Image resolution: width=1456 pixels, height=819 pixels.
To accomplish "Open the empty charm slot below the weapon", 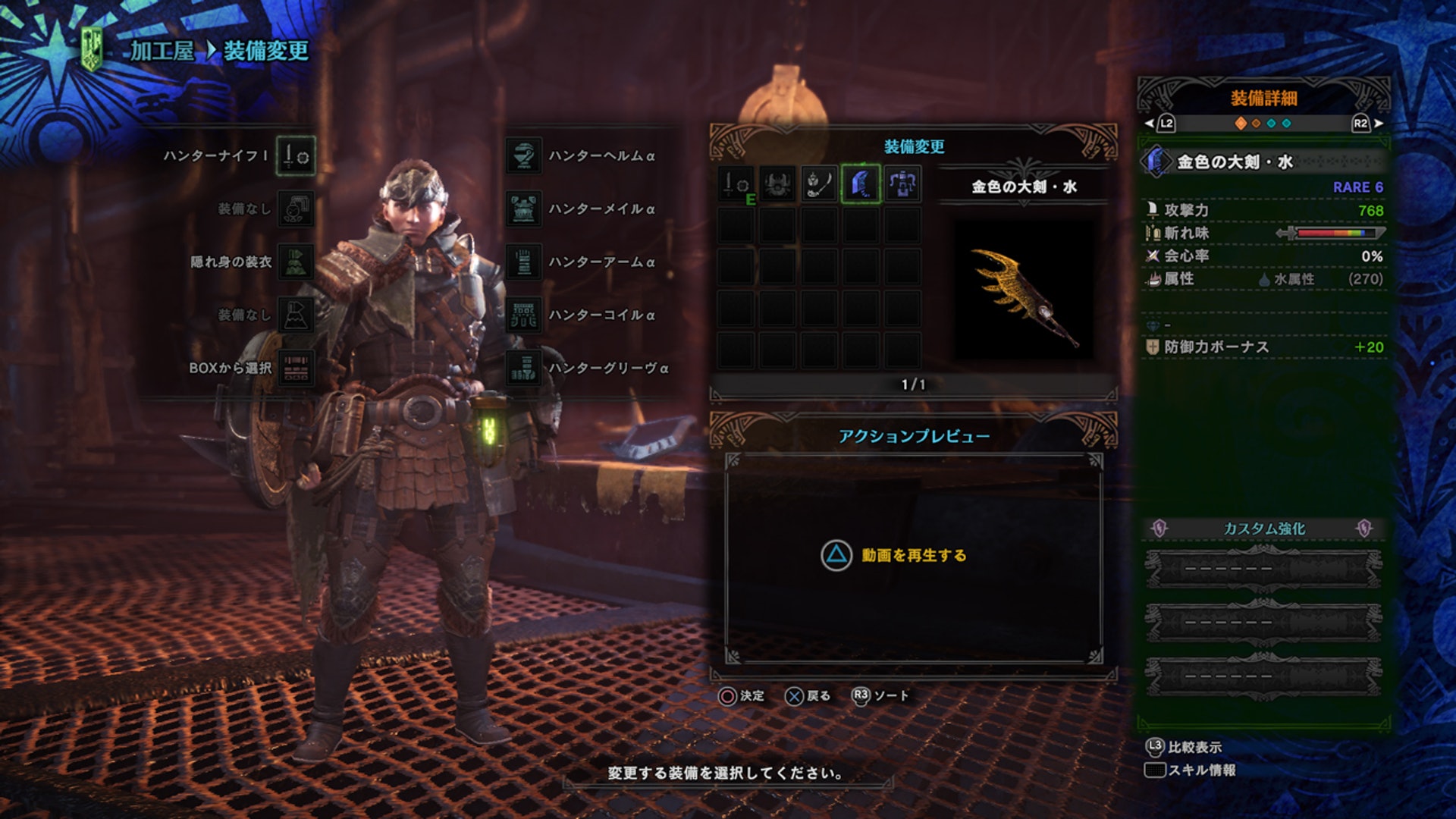I will (295, 209).
